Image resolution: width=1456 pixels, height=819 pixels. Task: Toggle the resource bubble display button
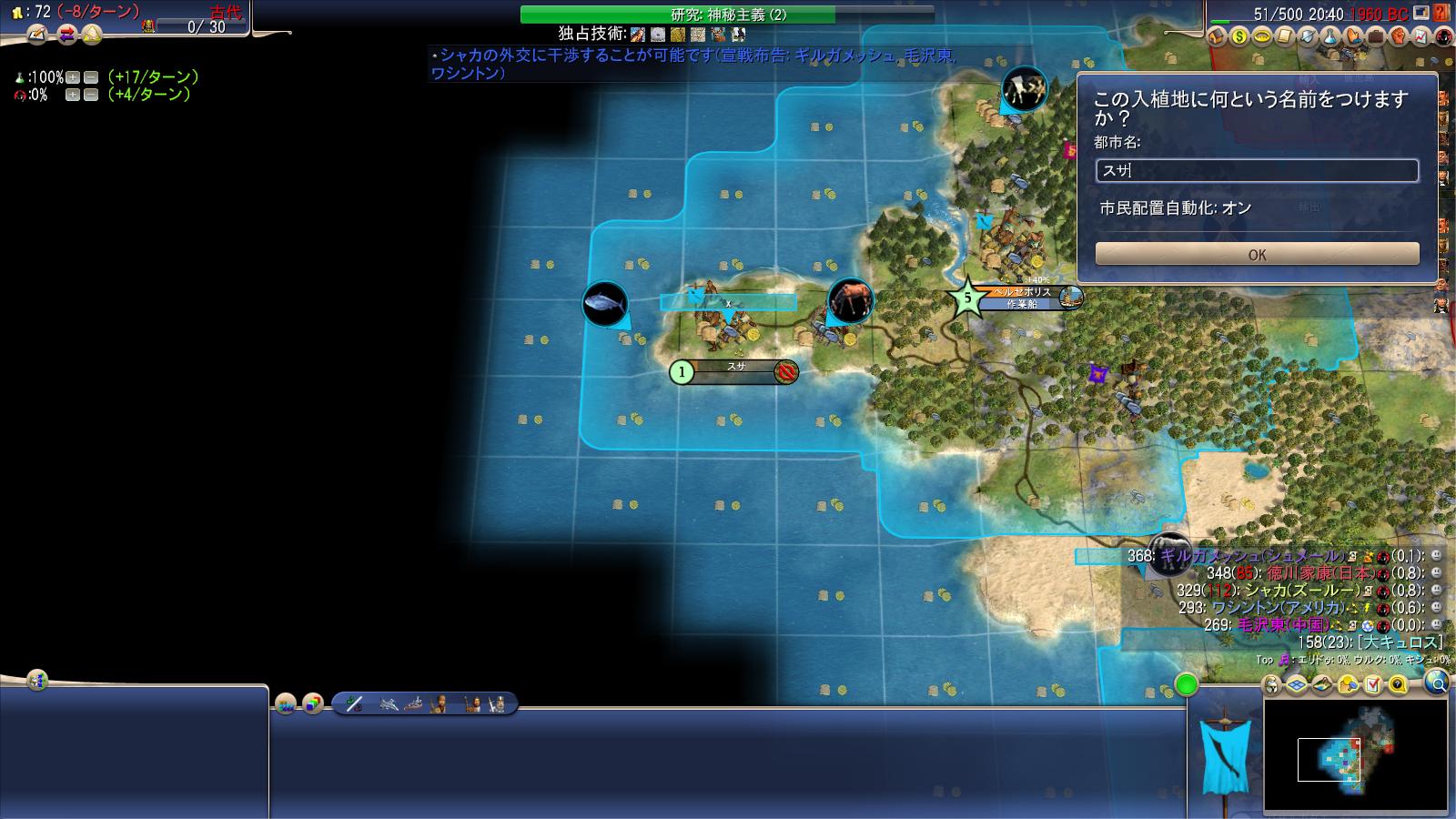(1348, 684)
